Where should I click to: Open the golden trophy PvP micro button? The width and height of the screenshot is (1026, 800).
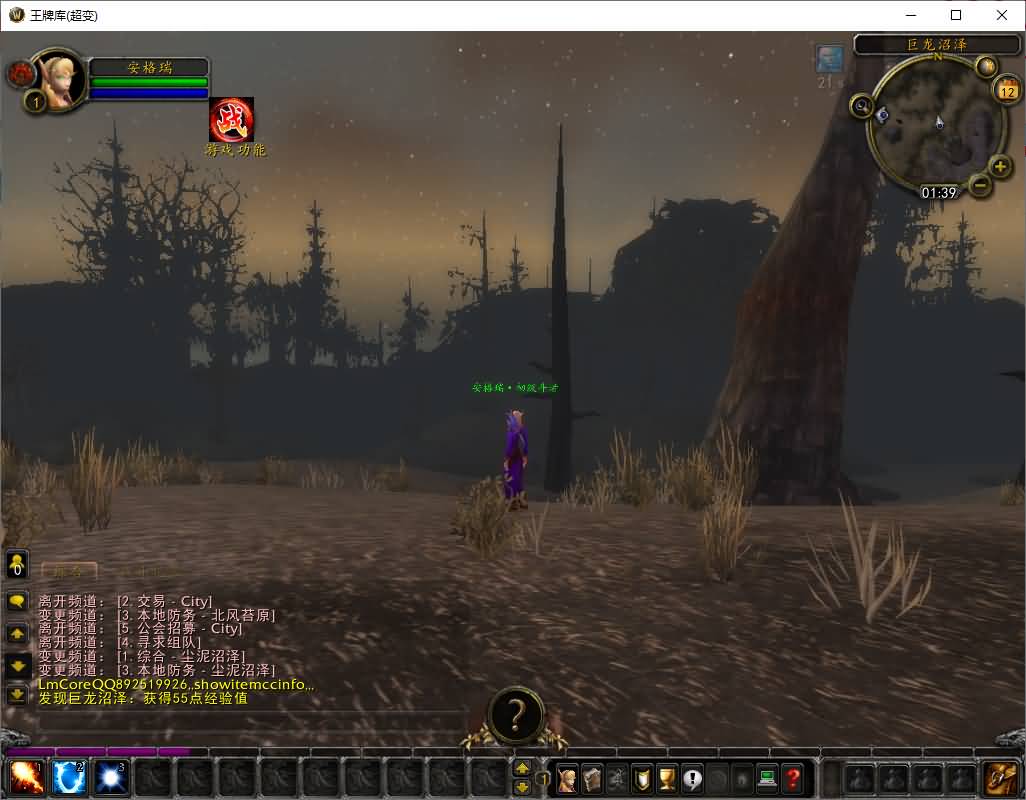[667, 778]
